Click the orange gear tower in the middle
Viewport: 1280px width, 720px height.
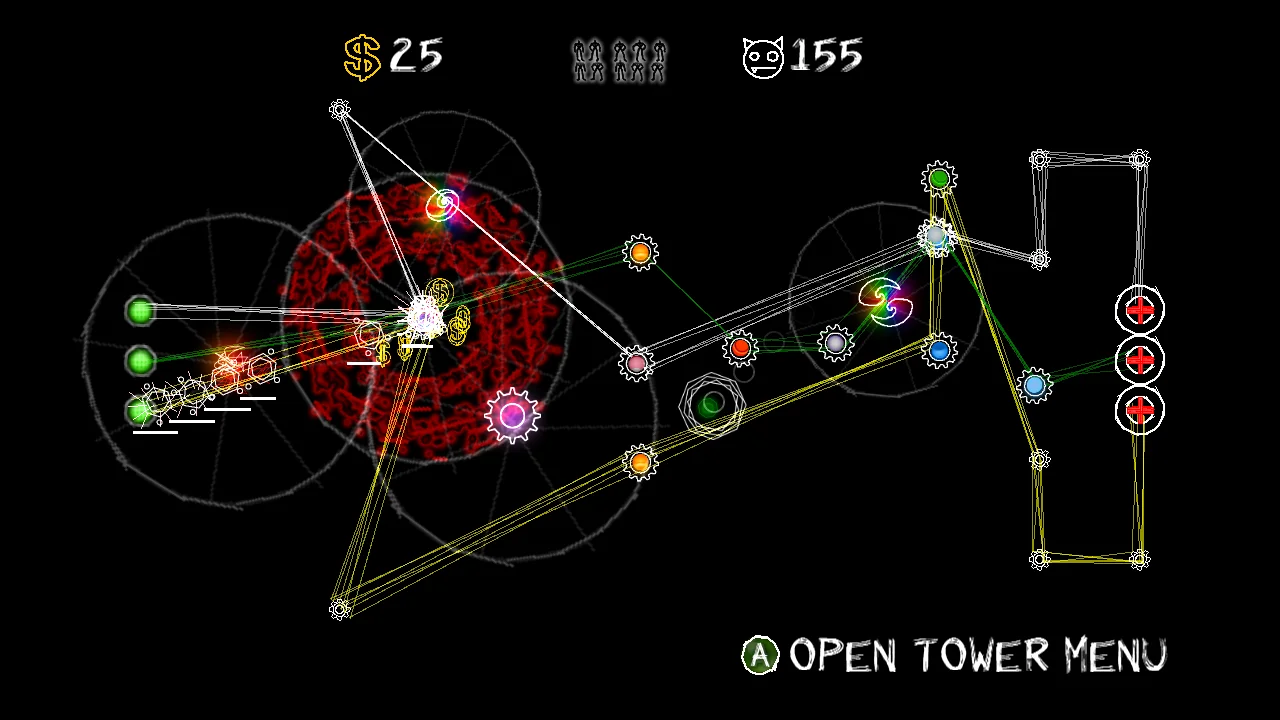[x=639, y=252]
